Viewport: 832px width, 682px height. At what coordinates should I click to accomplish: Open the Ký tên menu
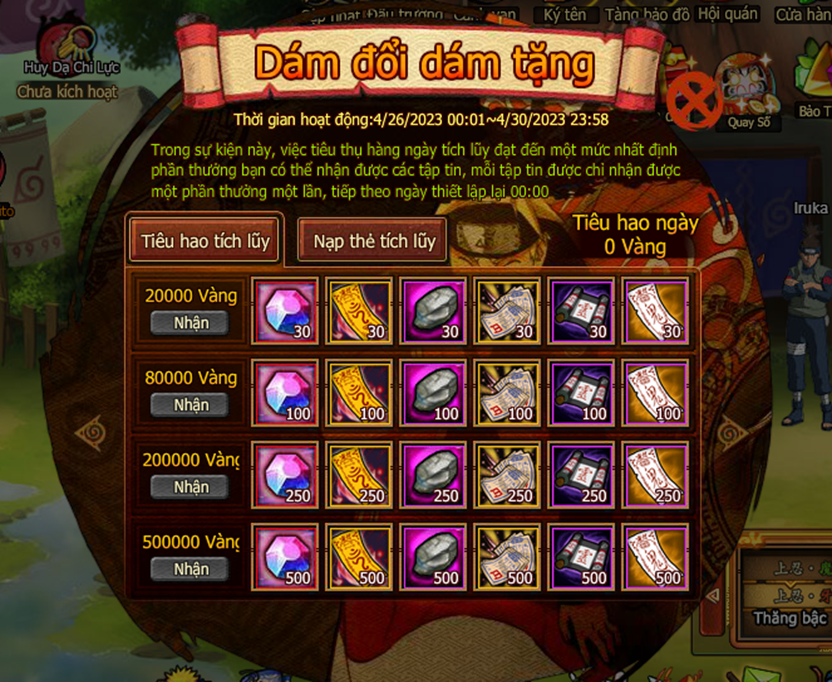pyautogui.click(x=565, y=13)
